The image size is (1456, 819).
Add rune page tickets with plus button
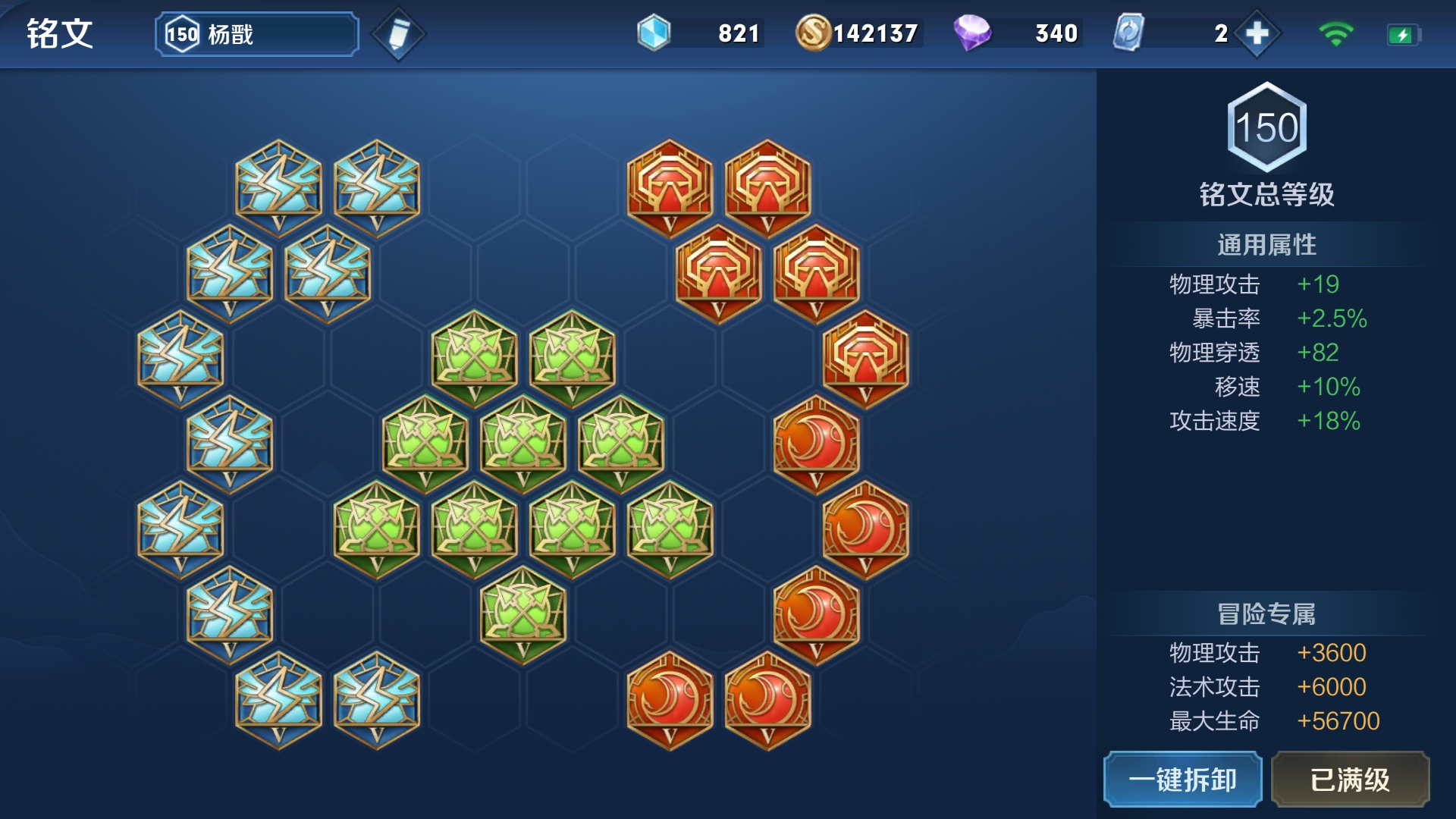(1257, 33)
